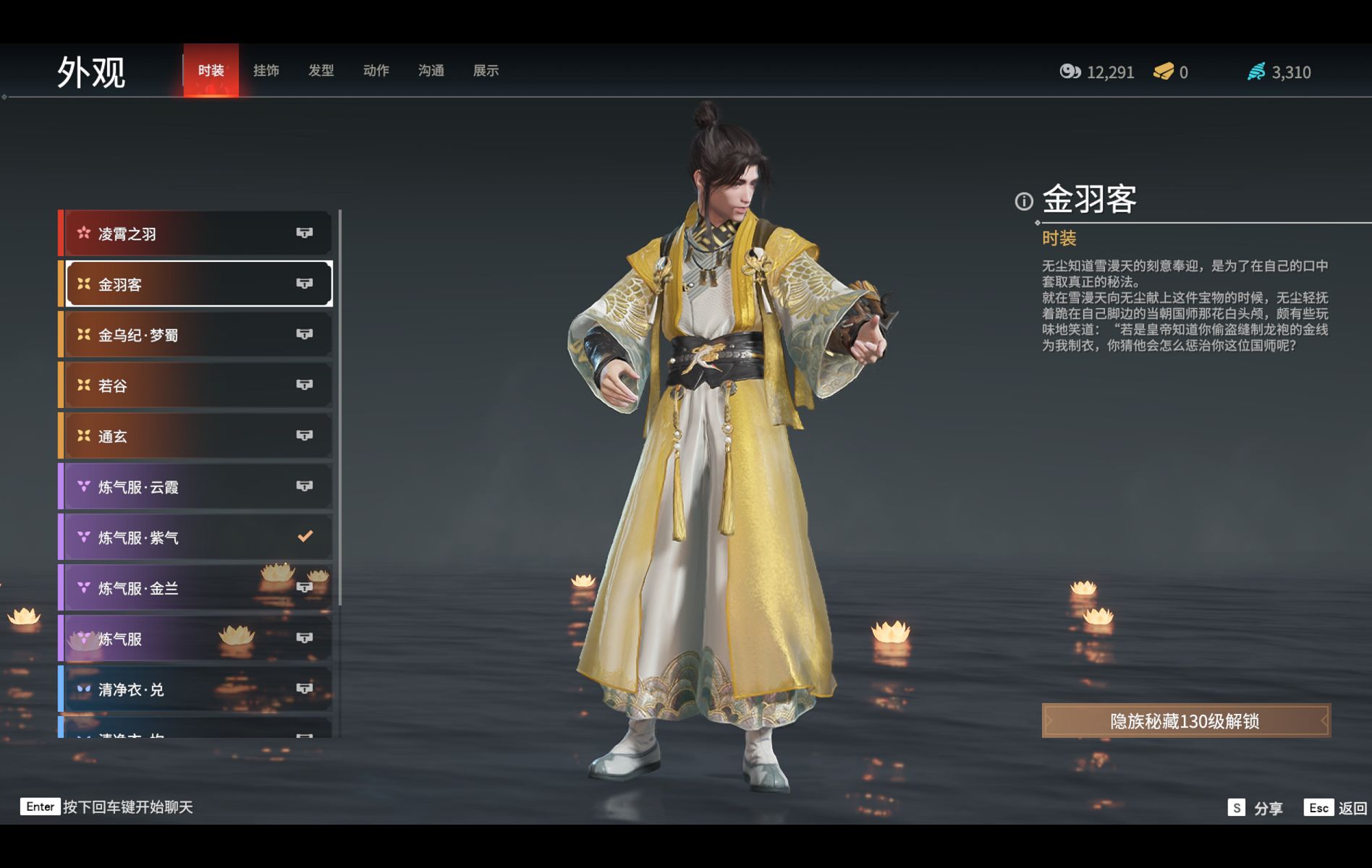This screenshot has width=1372, height=868.
Task: Pick the 若谷 outfit
Action: coord(197,386)
